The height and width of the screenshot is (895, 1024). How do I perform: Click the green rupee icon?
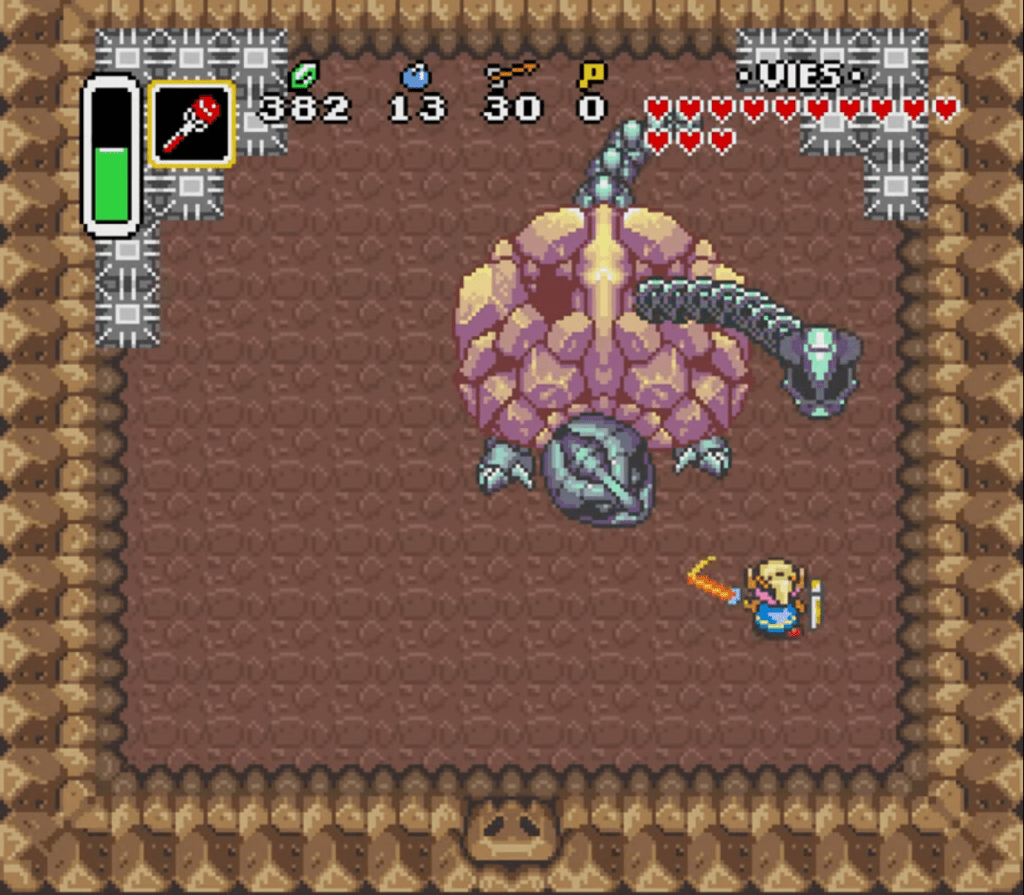[x=302, y=75]
